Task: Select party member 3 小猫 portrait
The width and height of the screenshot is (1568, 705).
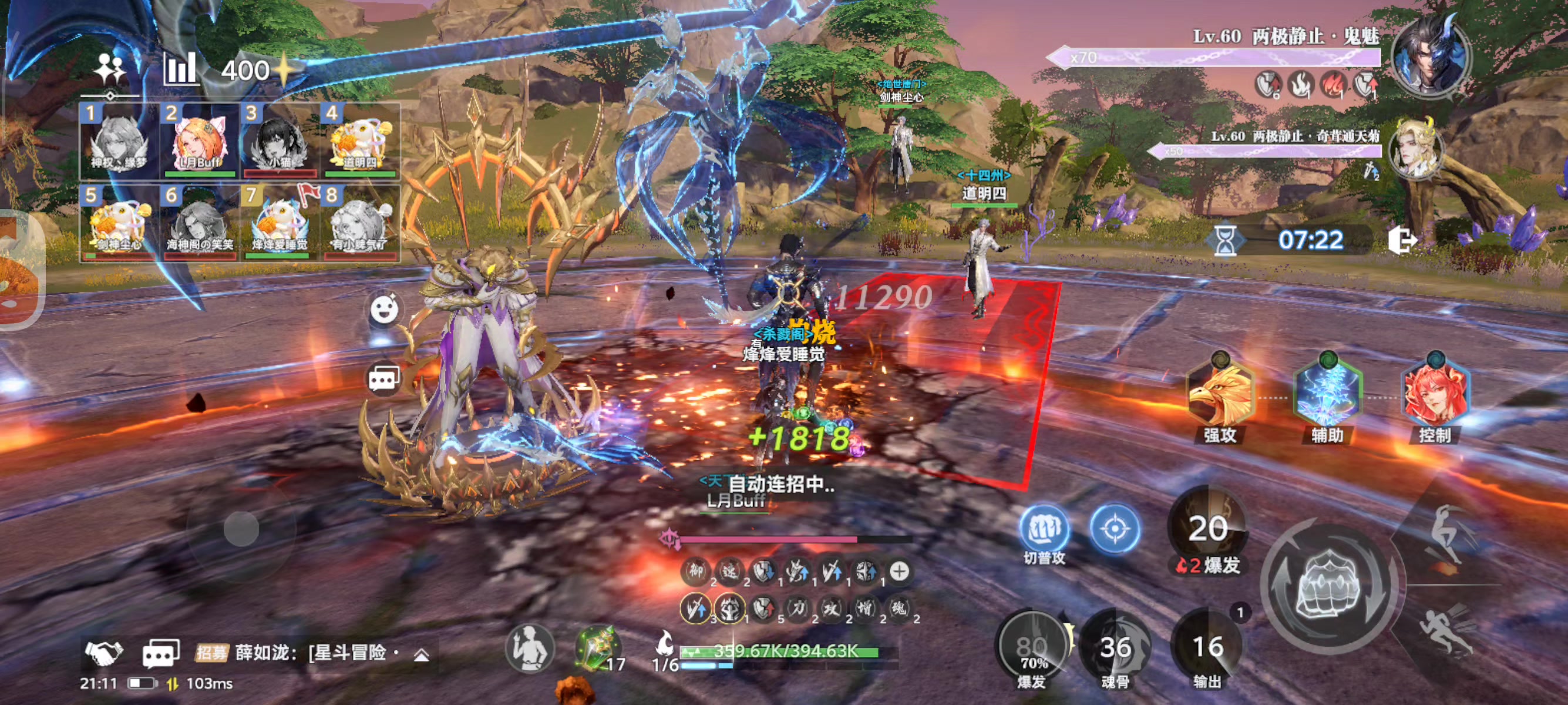Action: (280, 141)
